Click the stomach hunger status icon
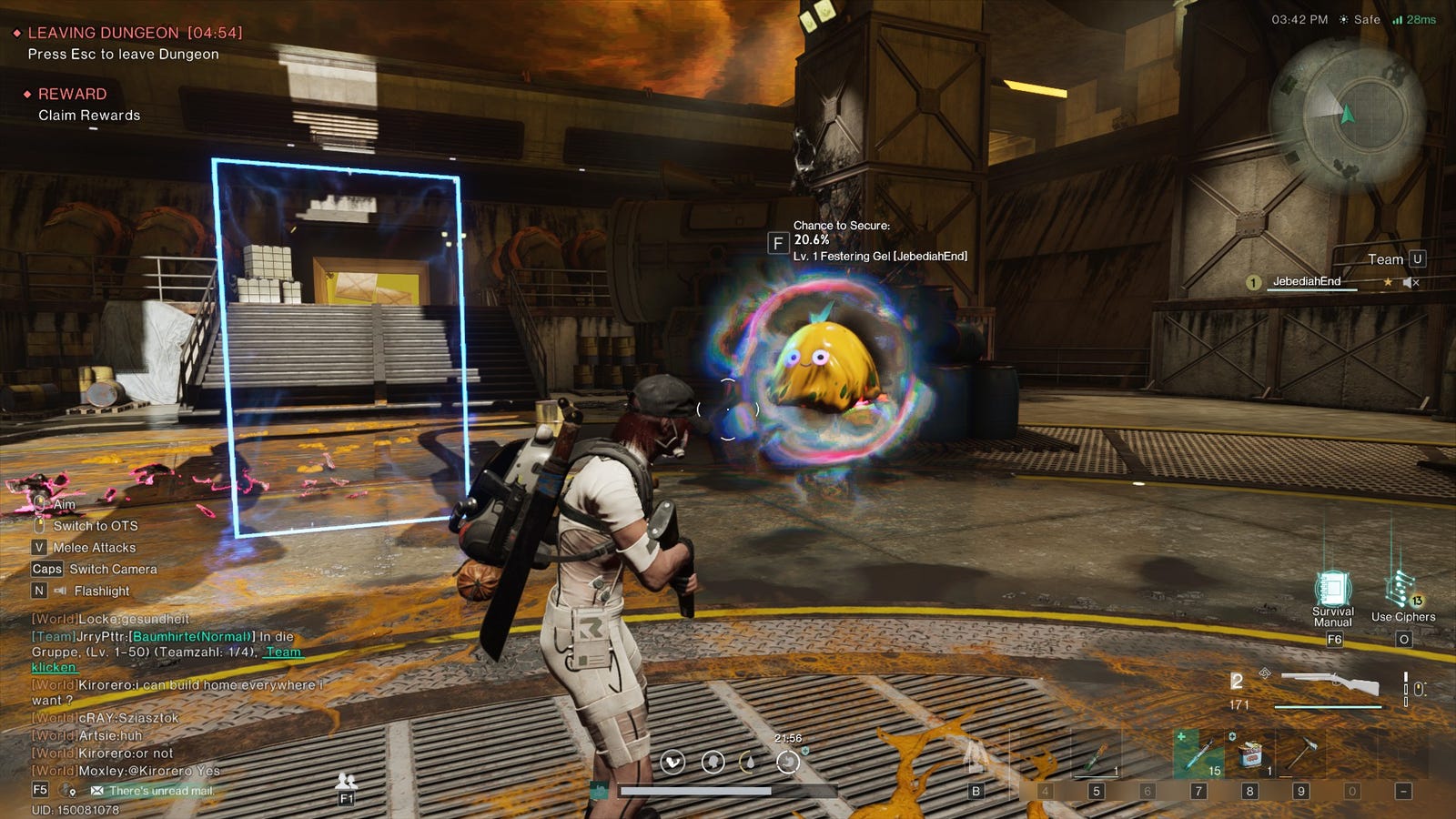The image size is (1456, 819). [787, 762]
